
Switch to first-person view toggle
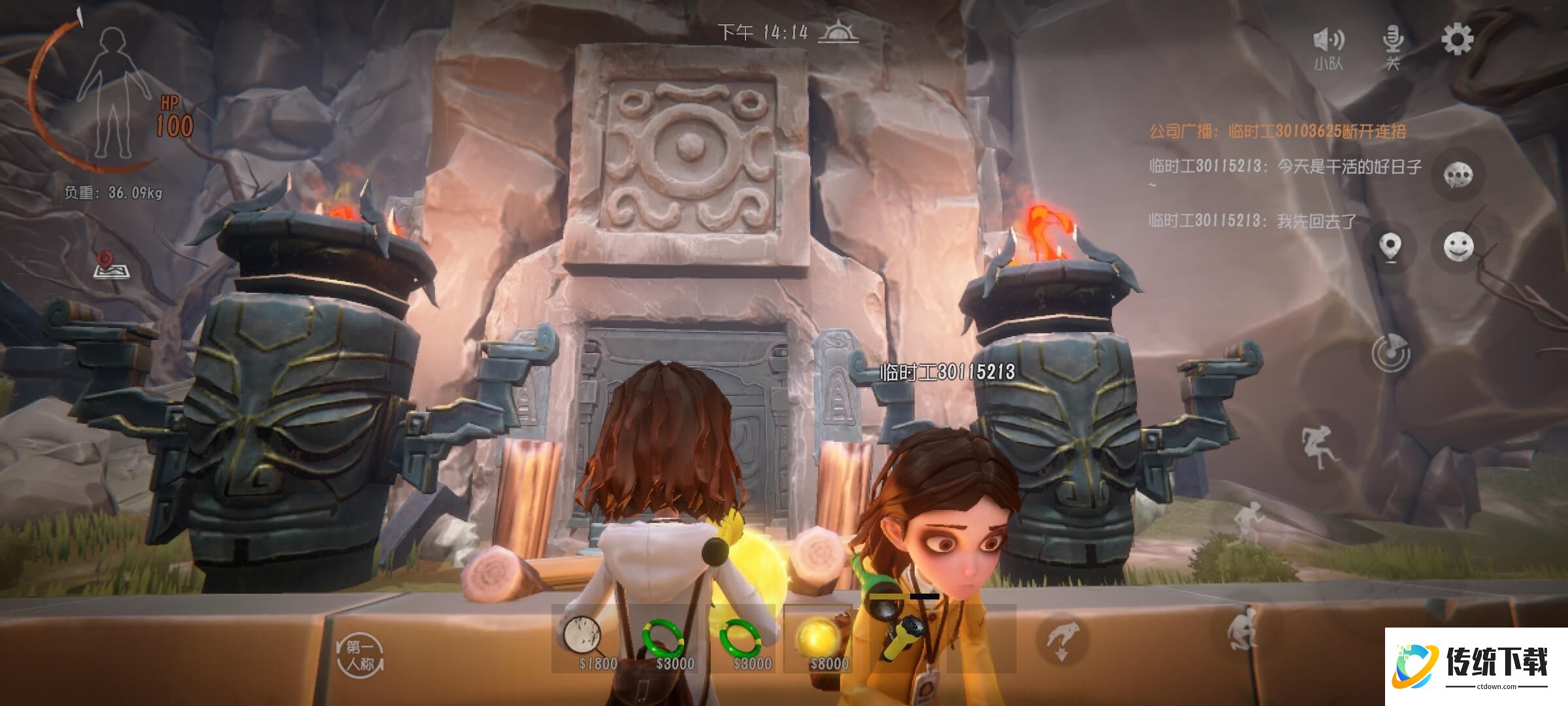coord(360,656)
